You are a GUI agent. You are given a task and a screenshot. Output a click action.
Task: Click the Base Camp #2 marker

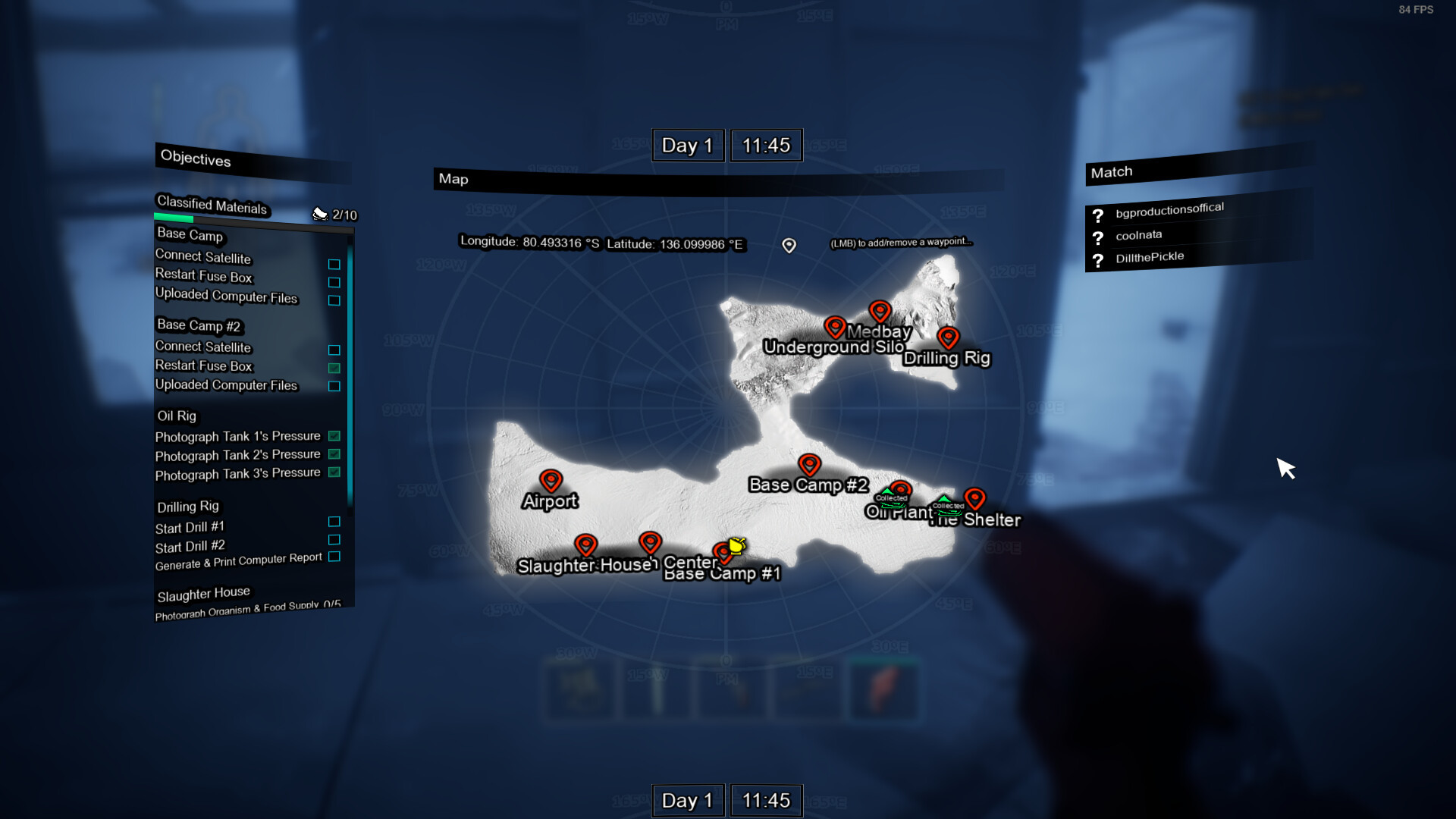point(809,464)
